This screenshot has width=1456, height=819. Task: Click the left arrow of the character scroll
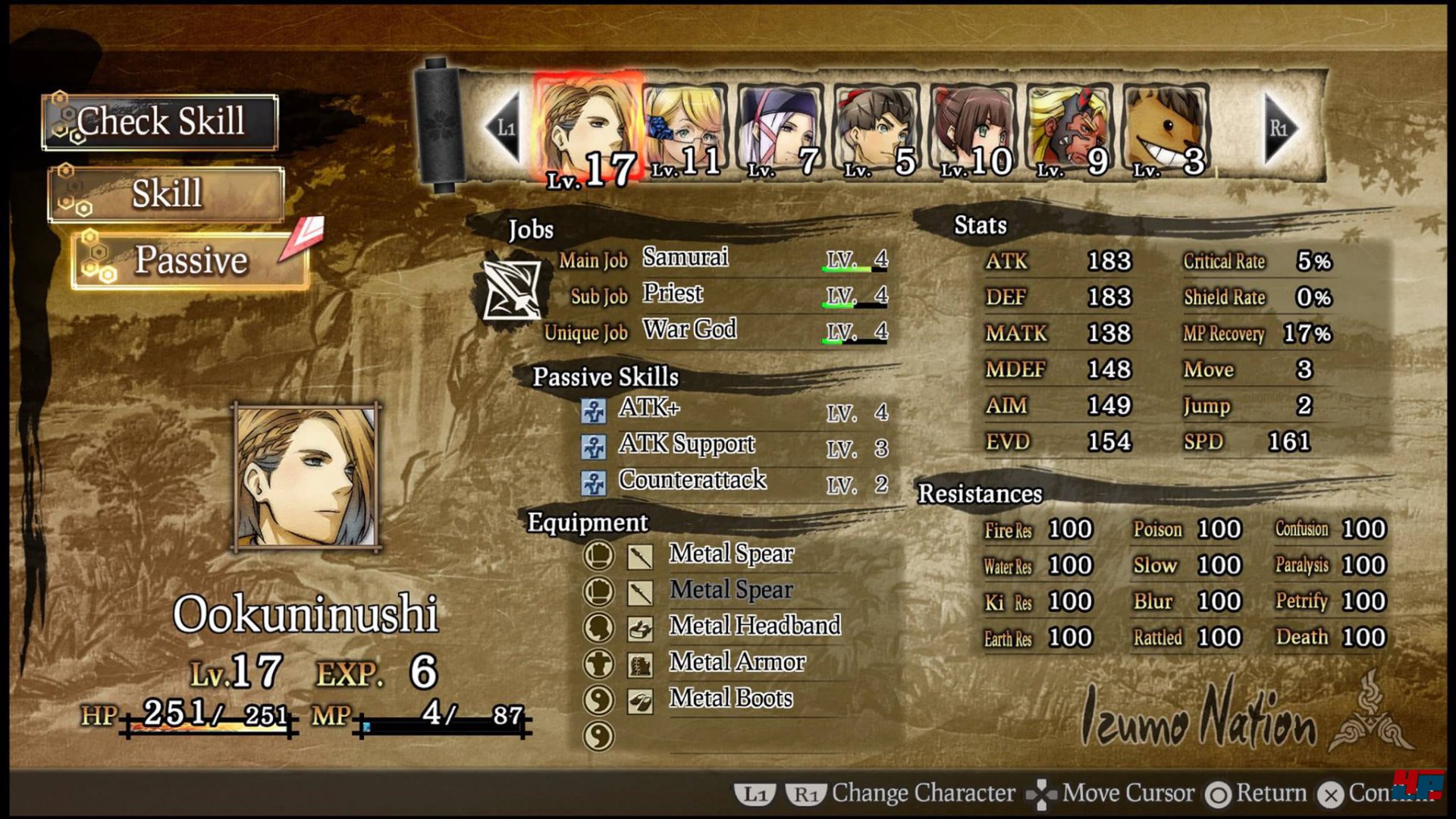pos(504,127)
